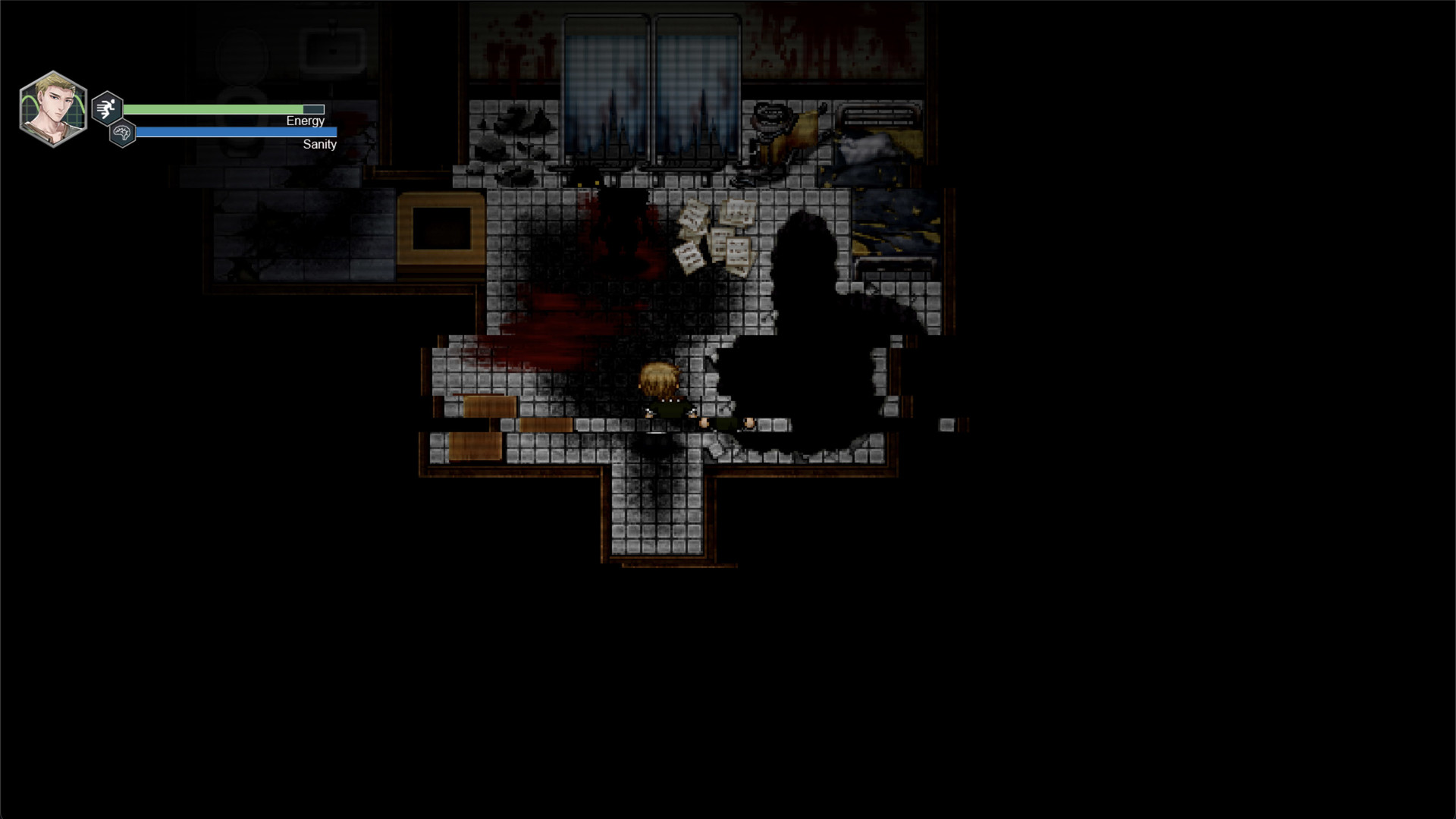
Task: Click the lower wooden board near the wall
Action: point(474,446)
